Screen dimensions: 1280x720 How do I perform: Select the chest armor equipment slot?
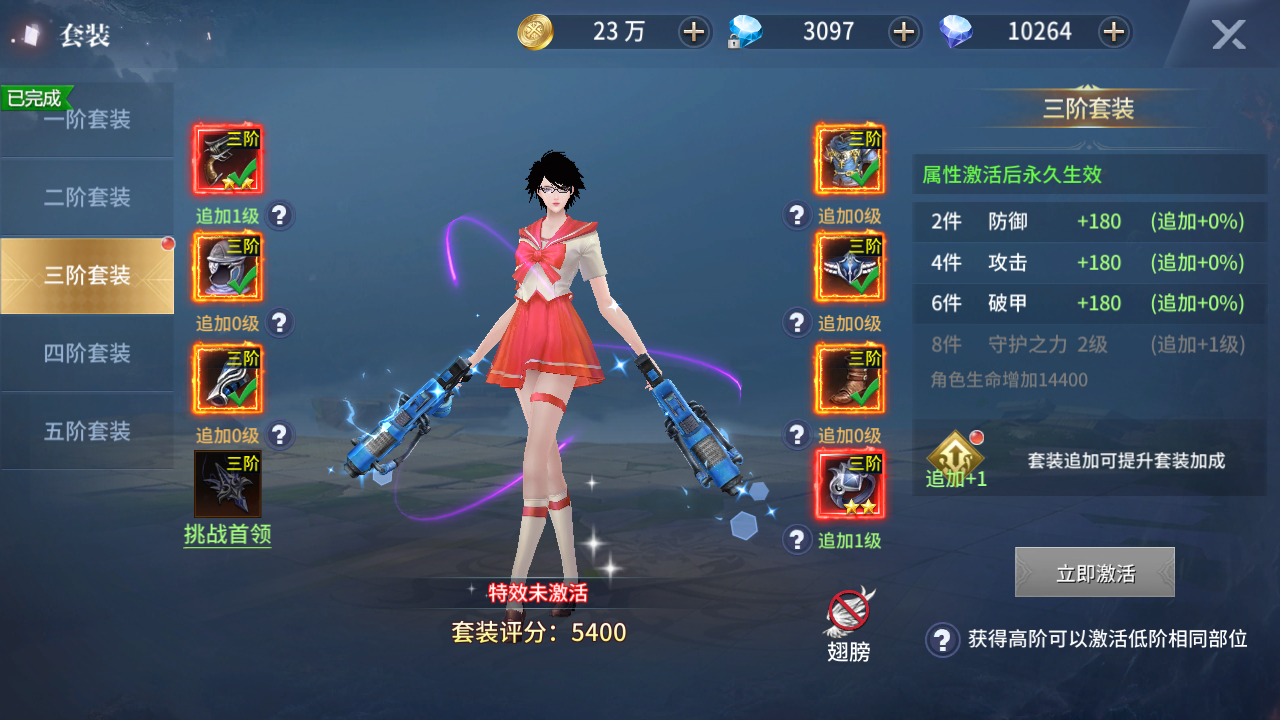[x=849, y=159]
